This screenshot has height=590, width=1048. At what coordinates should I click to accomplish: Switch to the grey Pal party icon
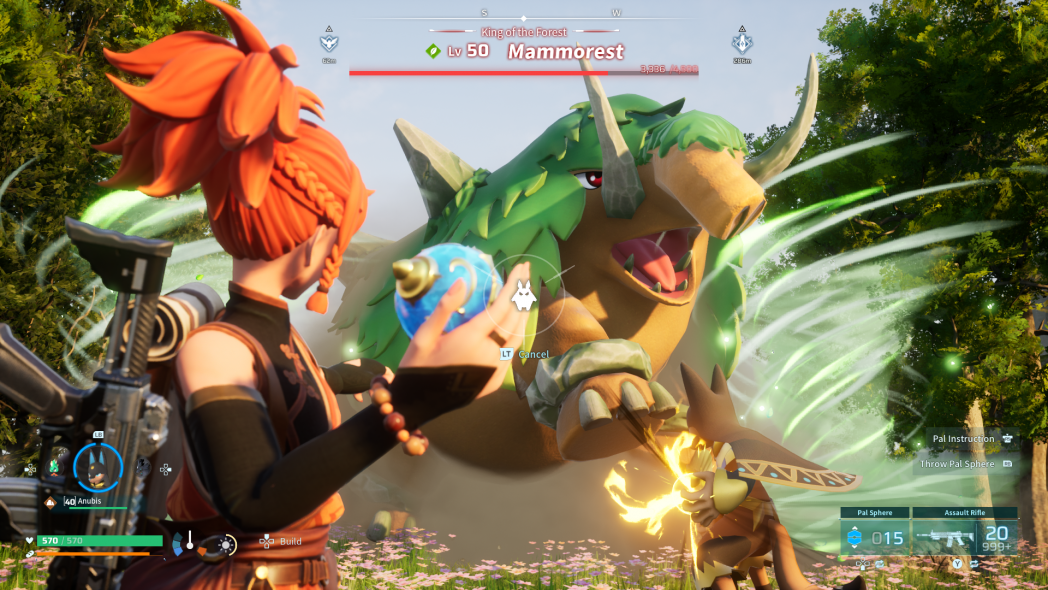pyautogui.click(x=143, y=466)
